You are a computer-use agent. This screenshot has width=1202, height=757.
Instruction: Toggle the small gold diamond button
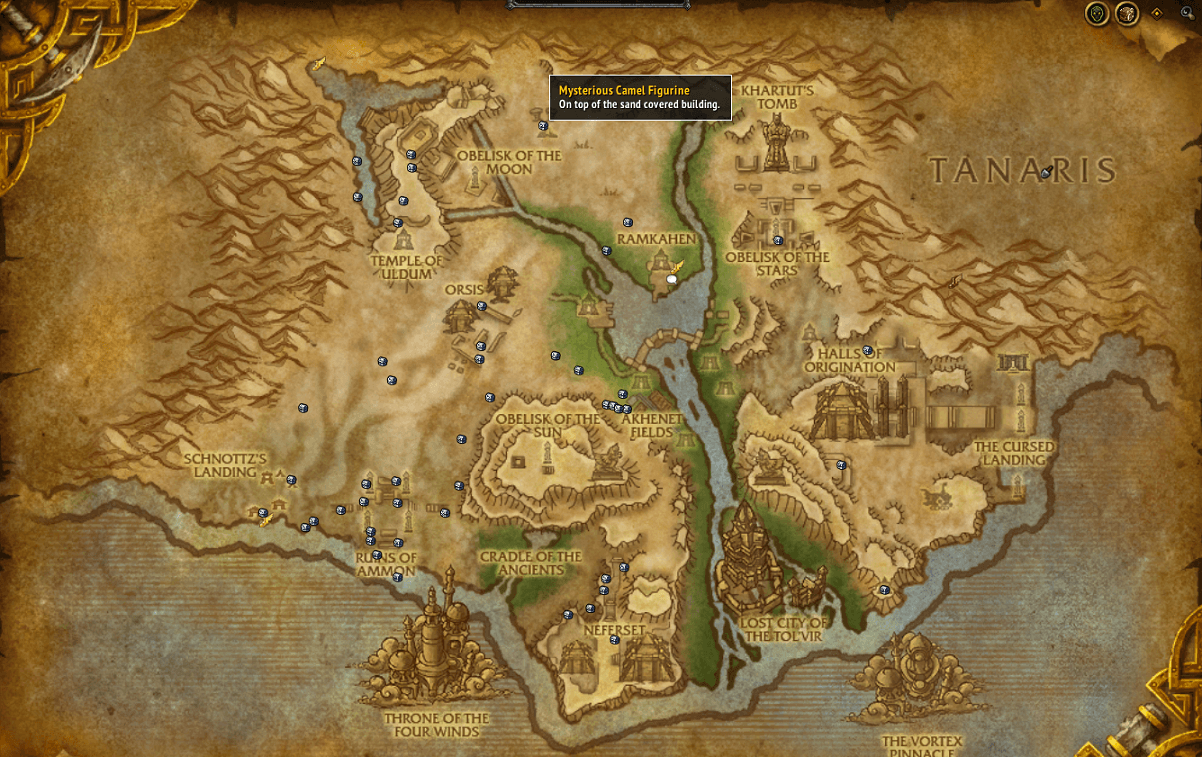1157,14
